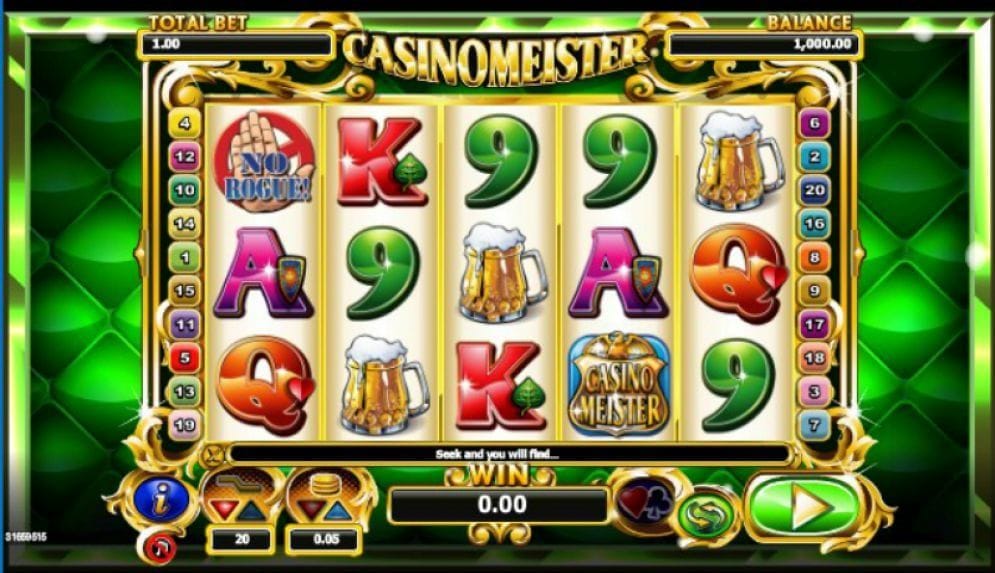Select payline marker number 7
The image size is (995, 573).
click(x=813, y=425)
